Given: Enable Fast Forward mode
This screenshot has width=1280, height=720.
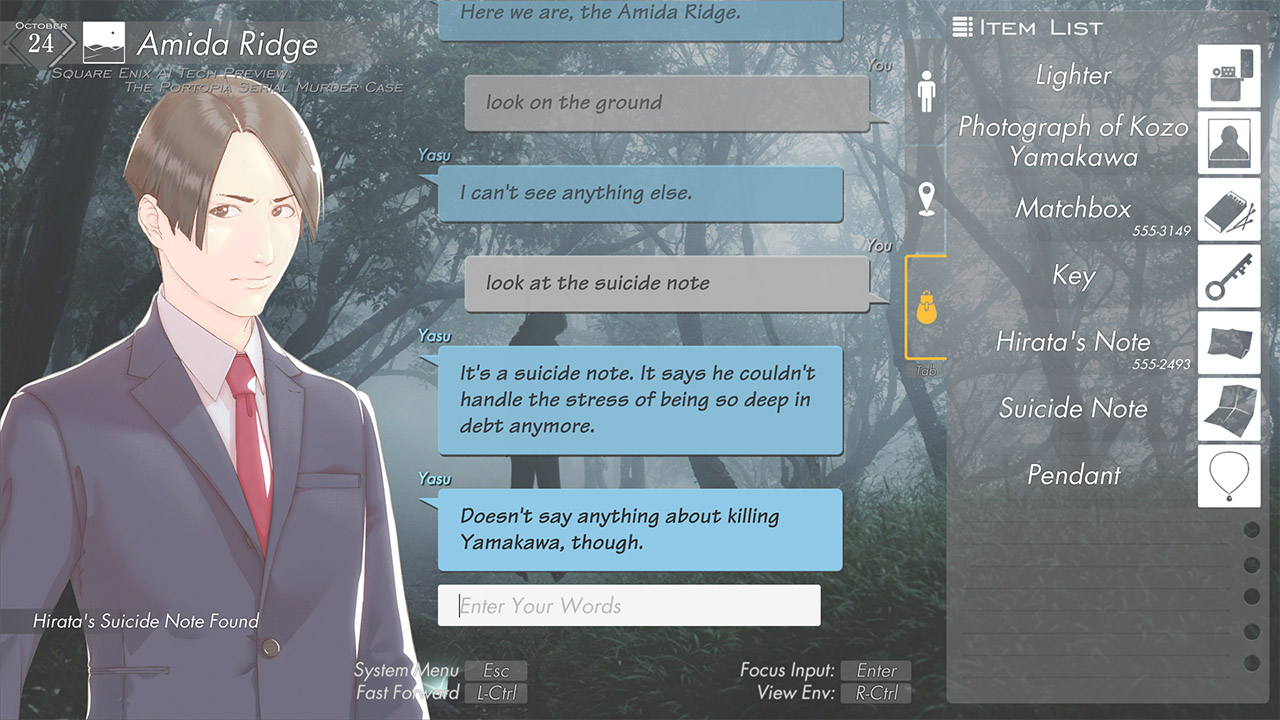Looking at the screenshot, I should pos(496,692).
